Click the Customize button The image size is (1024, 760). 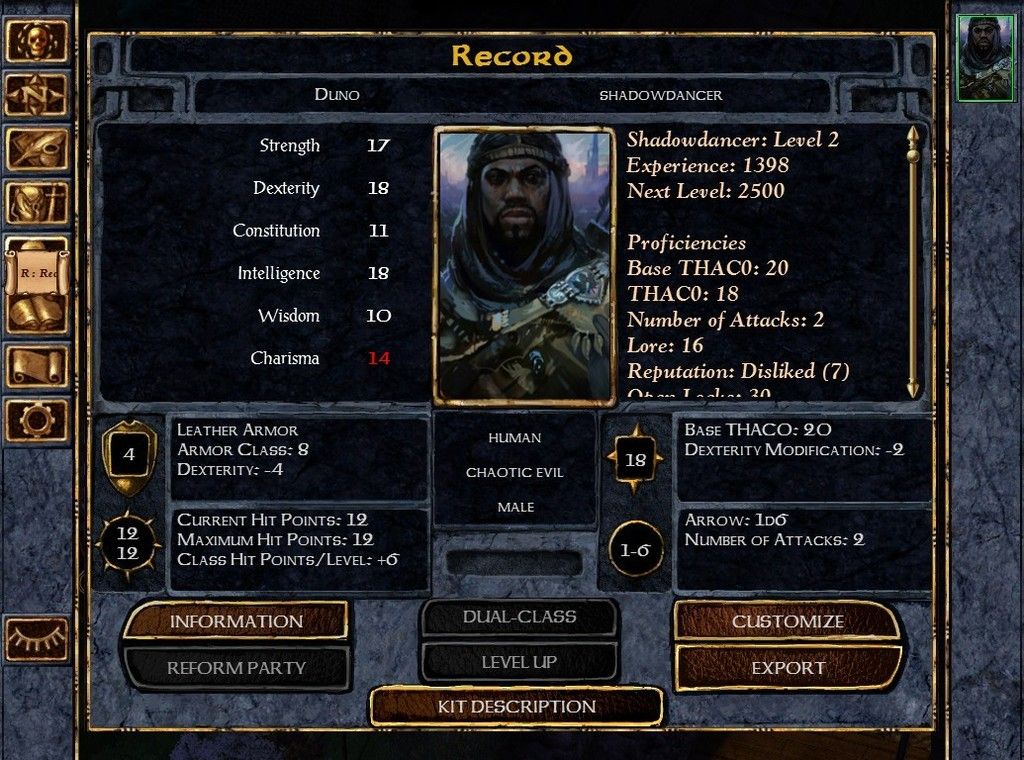[788, 621]
